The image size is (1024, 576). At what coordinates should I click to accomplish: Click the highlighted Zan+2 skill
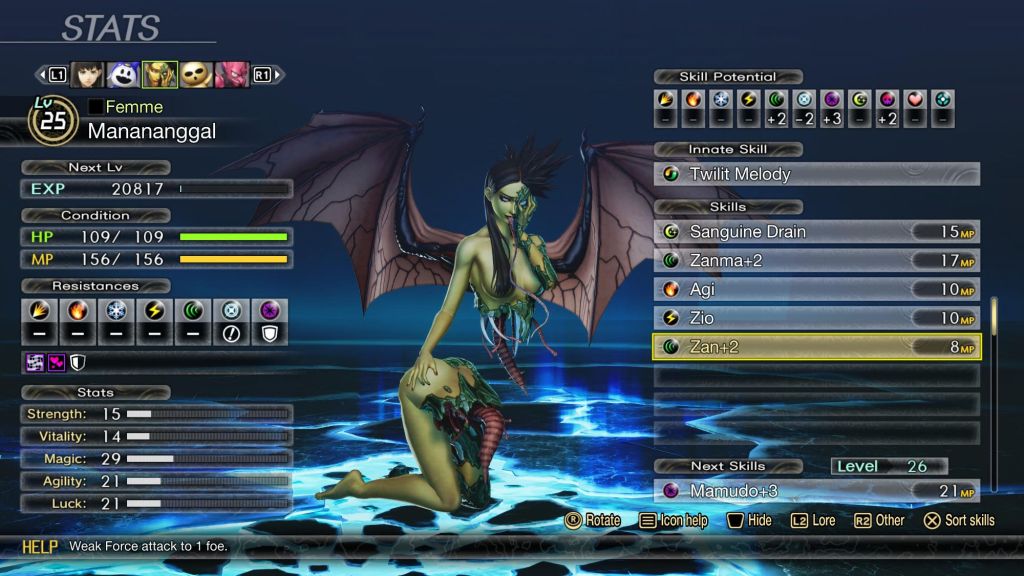point(817,347)
